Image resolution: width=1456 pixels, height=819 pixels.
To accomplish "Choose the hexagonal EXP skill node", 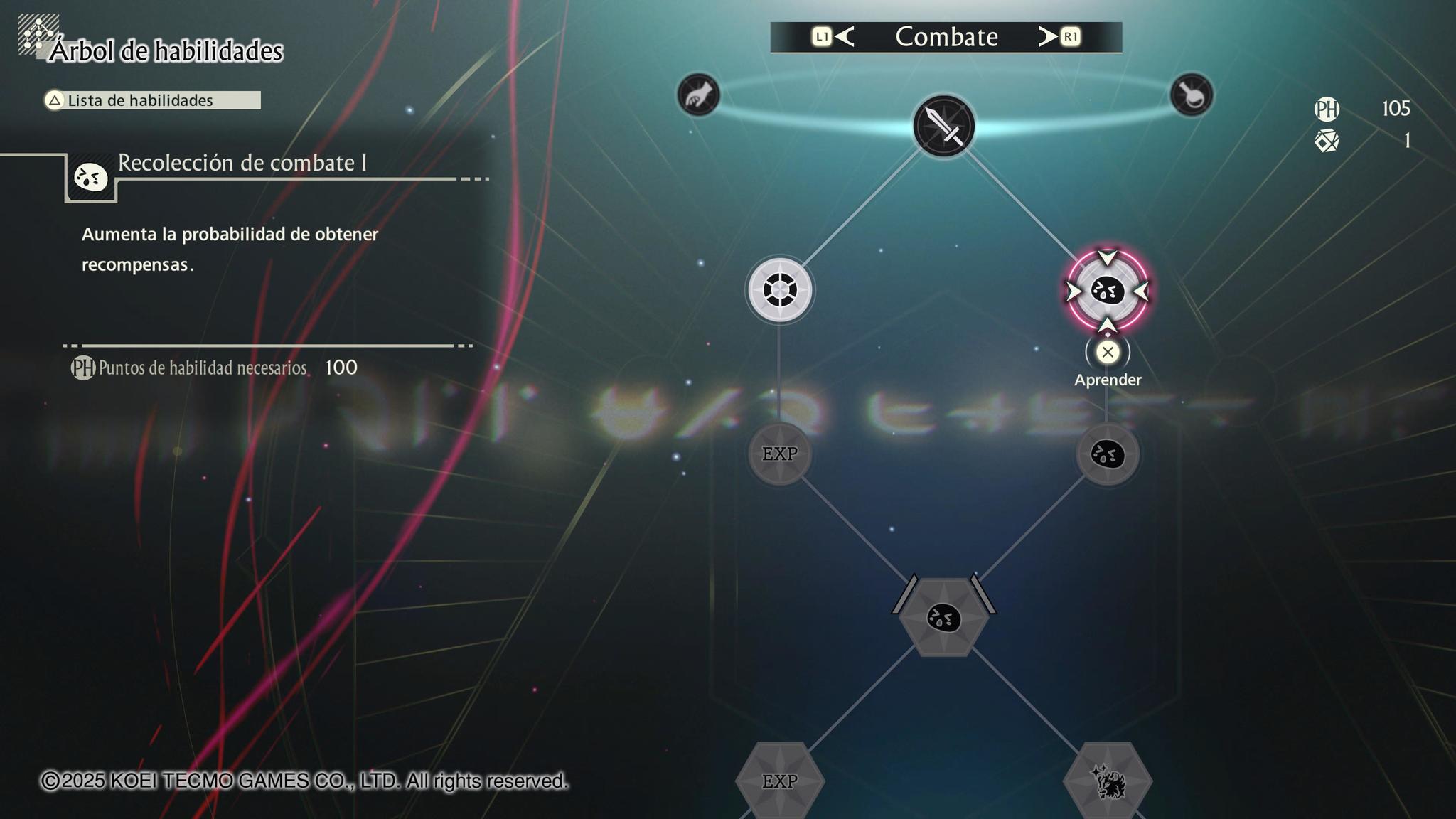I will click(780, 781).
